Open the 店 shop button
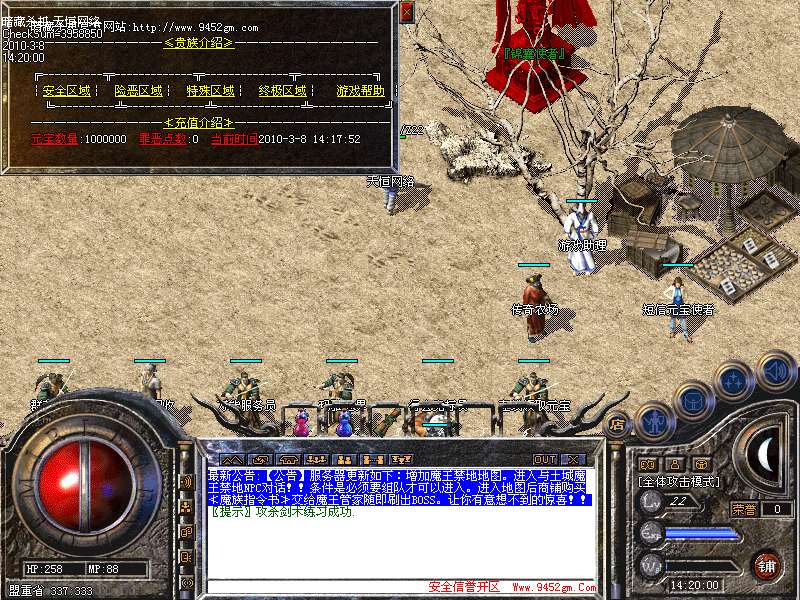This screenshot has height=600, width=800. point(617,424)
